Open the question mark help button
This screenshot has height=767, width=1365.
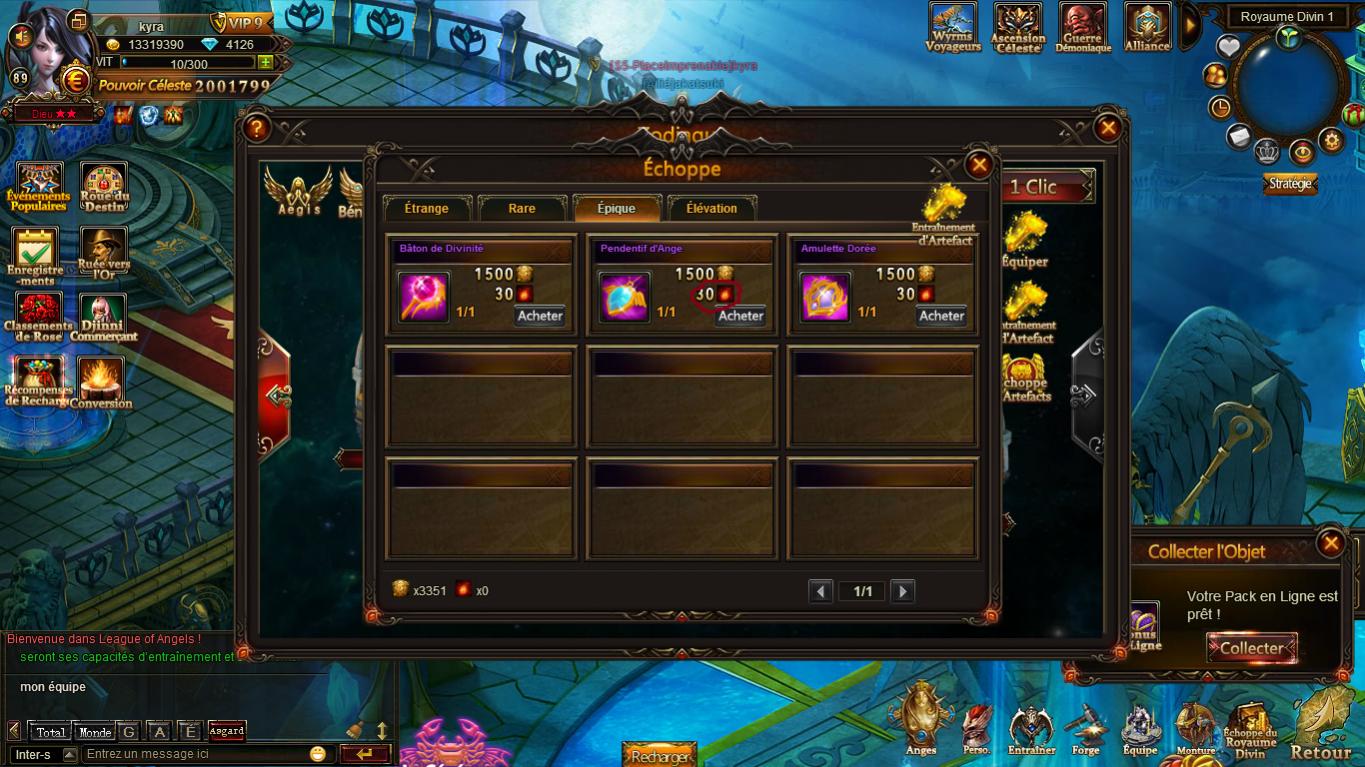click(257, 128)
